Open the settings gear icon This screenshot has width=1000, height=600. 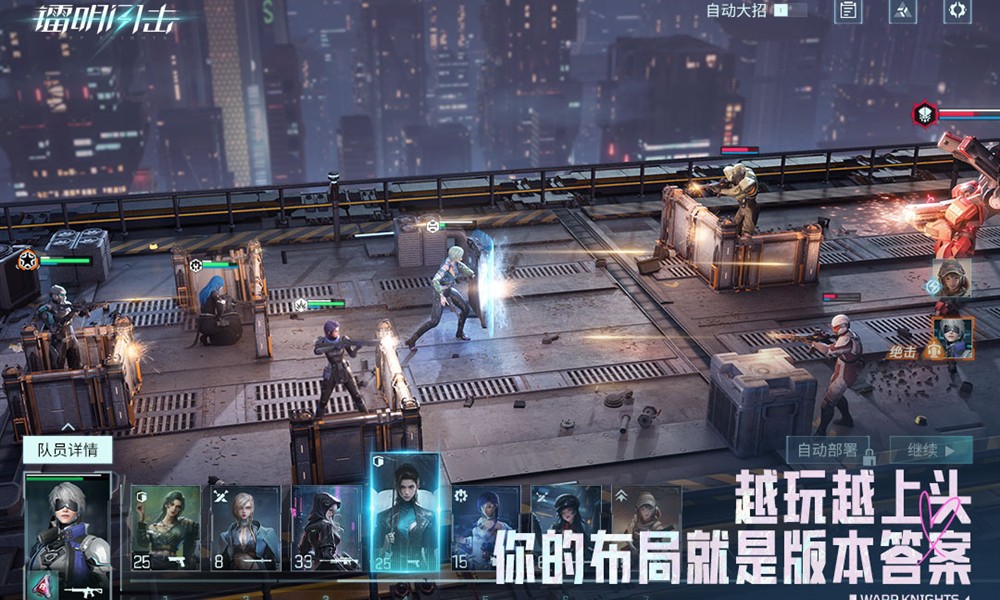click(957, 11)
